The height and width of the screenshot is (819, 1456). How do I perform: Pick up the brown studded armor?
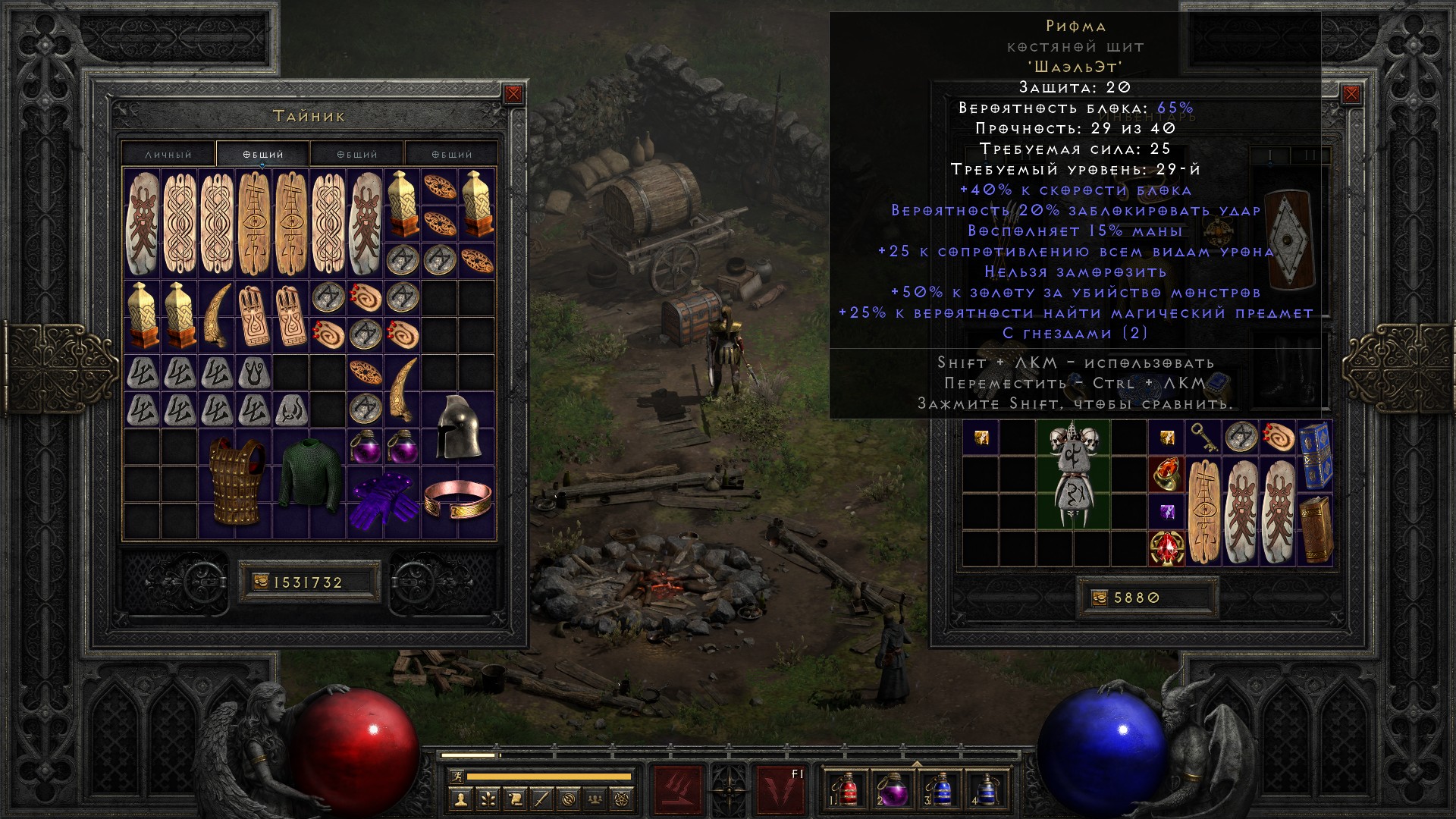click(x=235, y=482)
